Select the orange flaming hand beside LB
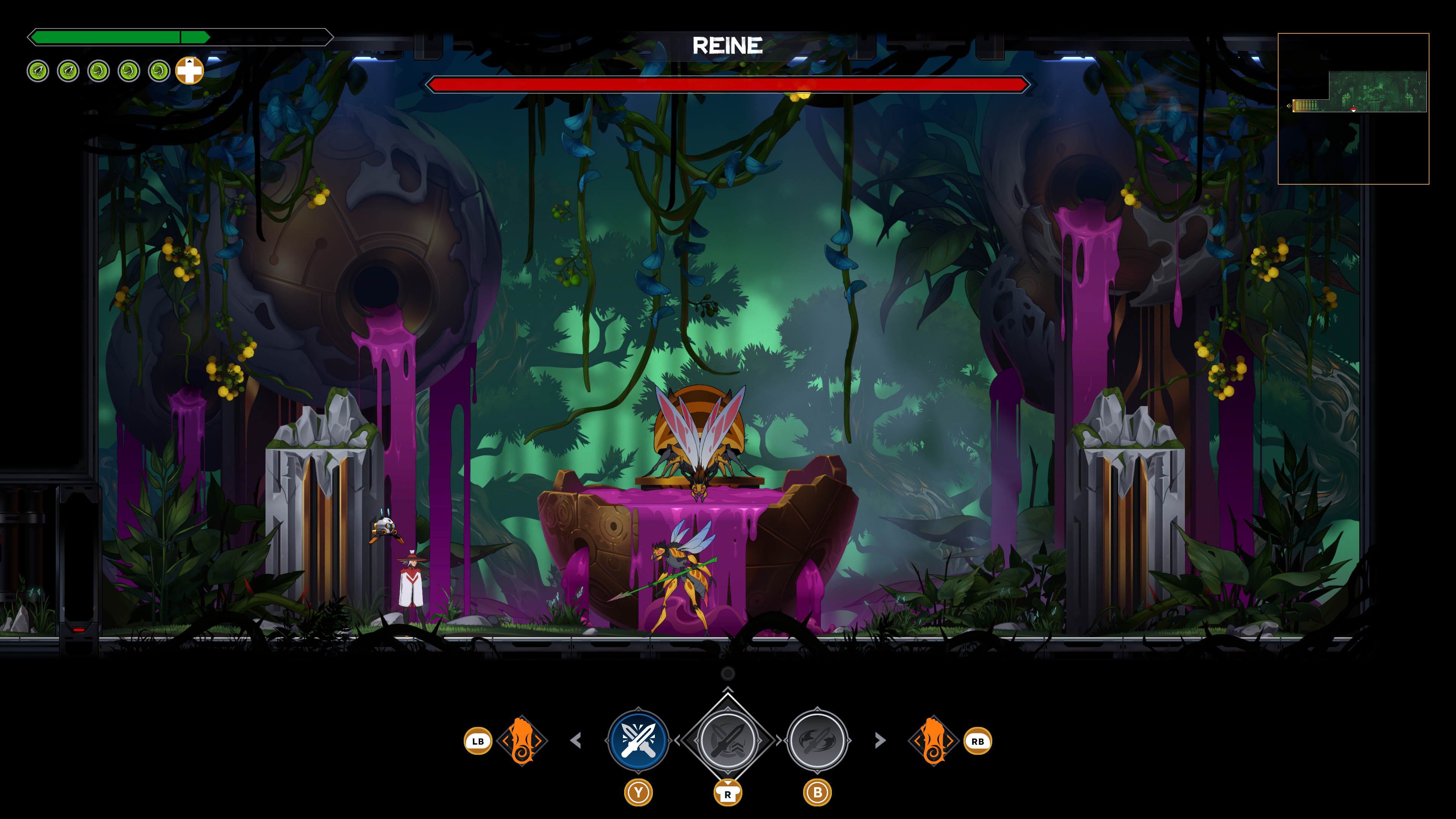This screenshot has height=819, width=1456. (522, 741)
